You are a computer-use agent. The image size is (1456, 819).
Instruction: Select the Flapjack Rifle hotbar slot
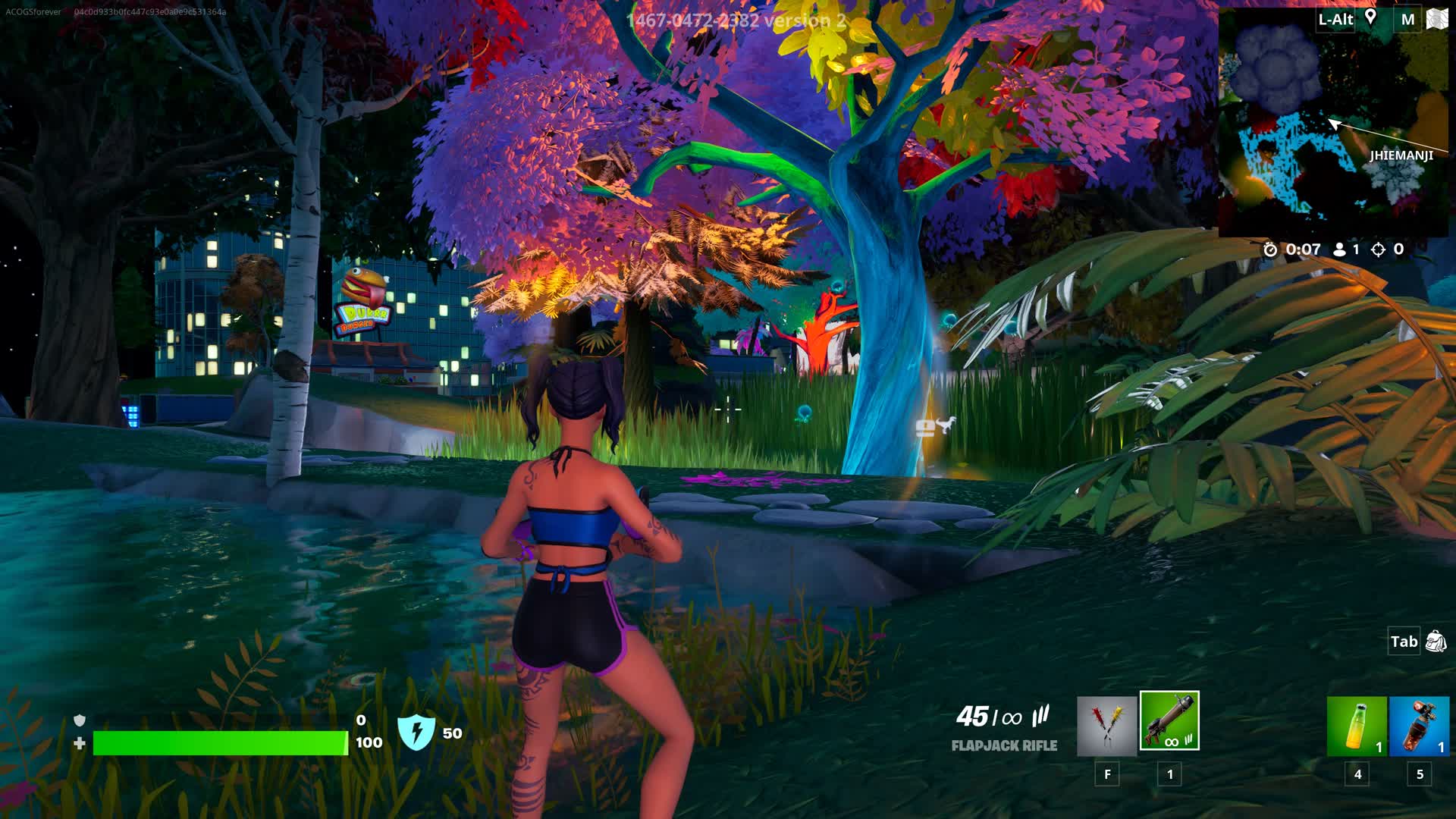[1169, 720]
